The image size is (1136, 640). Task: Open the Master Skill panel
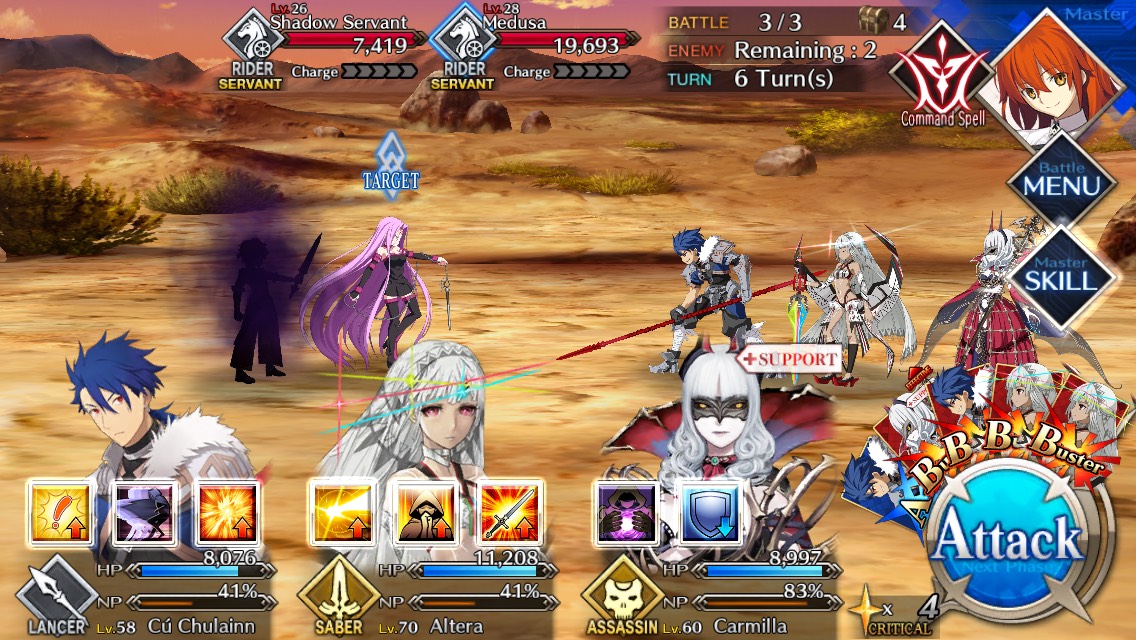[x=1061, y=274]
